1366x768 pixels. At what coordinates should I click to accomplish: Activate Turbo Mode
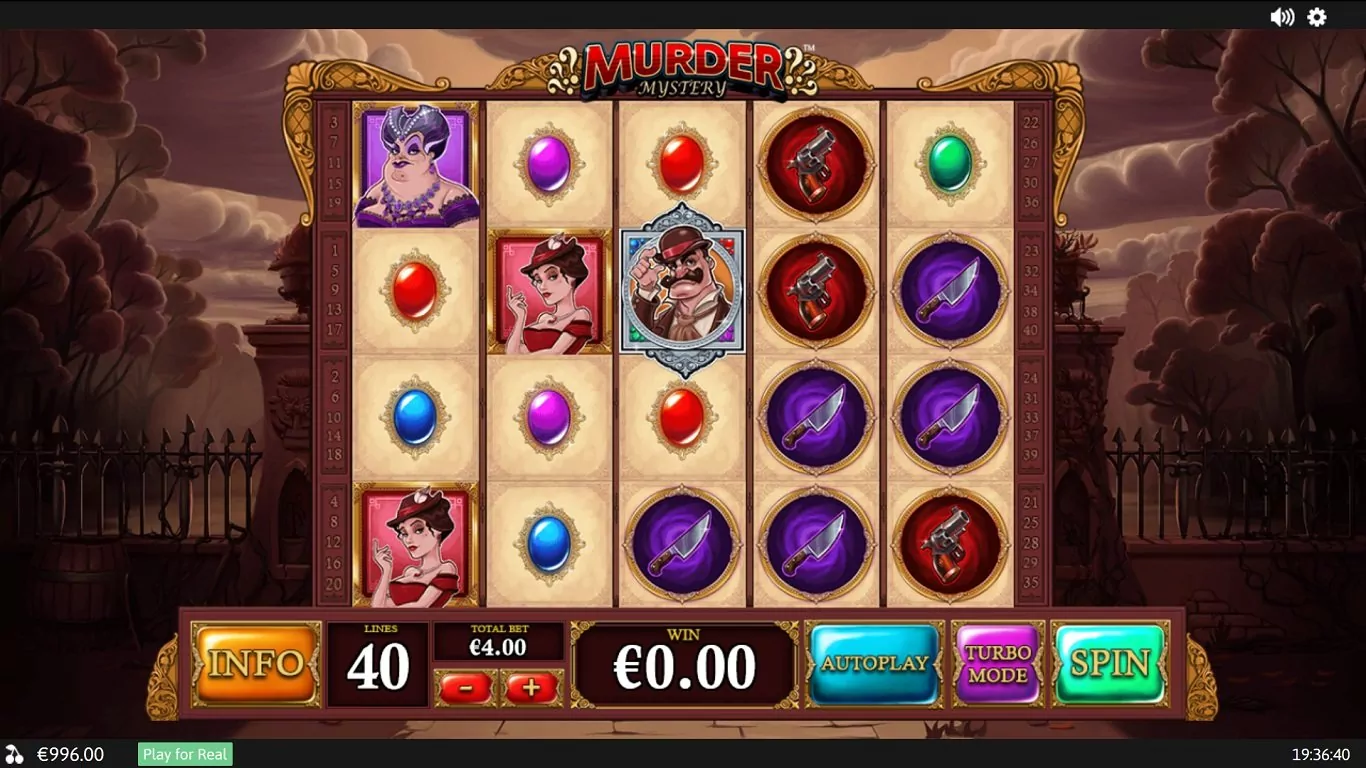998,663
